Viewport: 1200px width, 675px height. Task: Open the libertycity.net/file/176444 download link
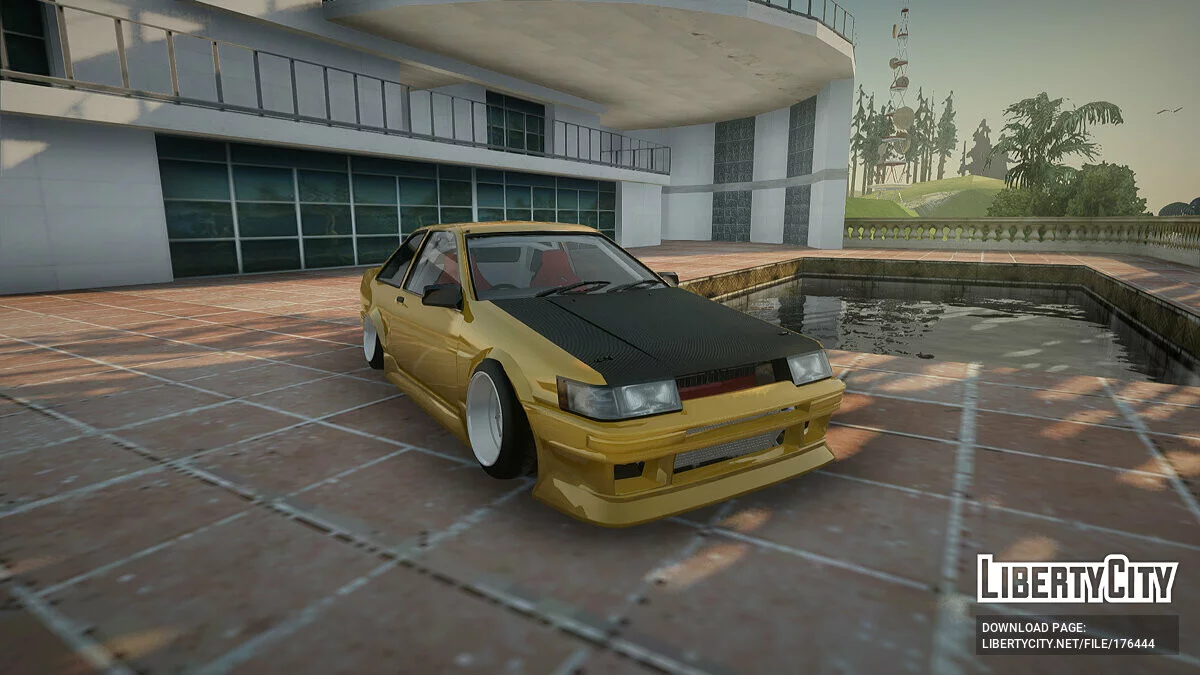(x=1068, y=644)
